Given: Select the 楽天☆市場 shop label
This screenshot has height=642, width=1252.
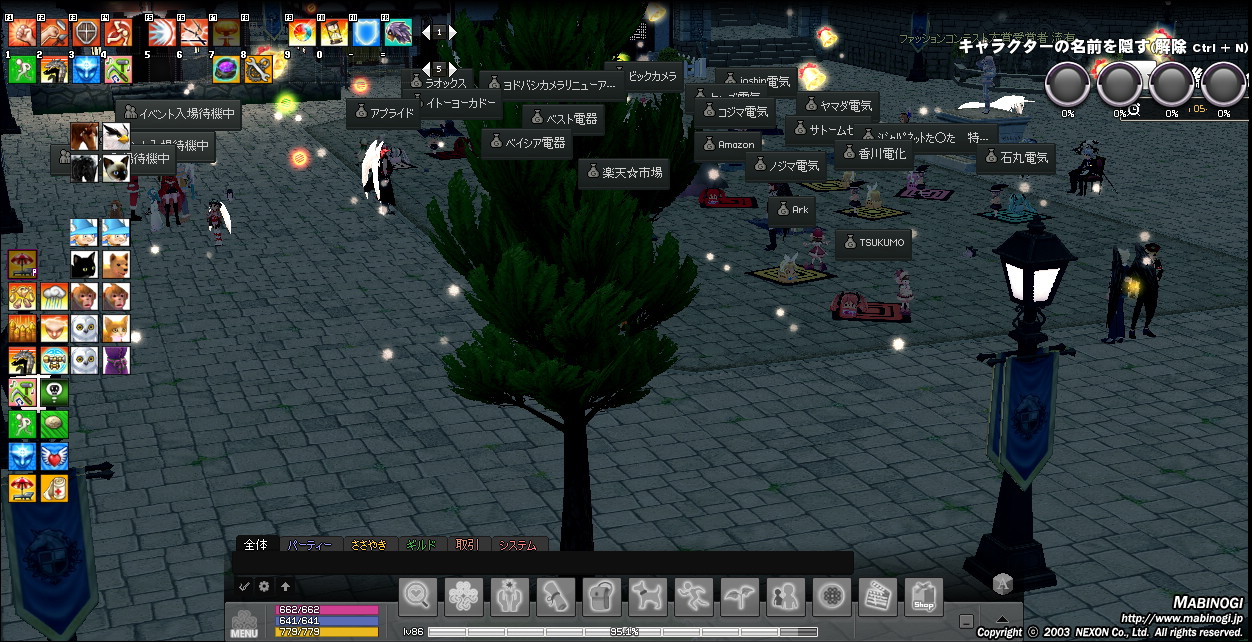Looking at the screenshot, I should pos(623,173).
